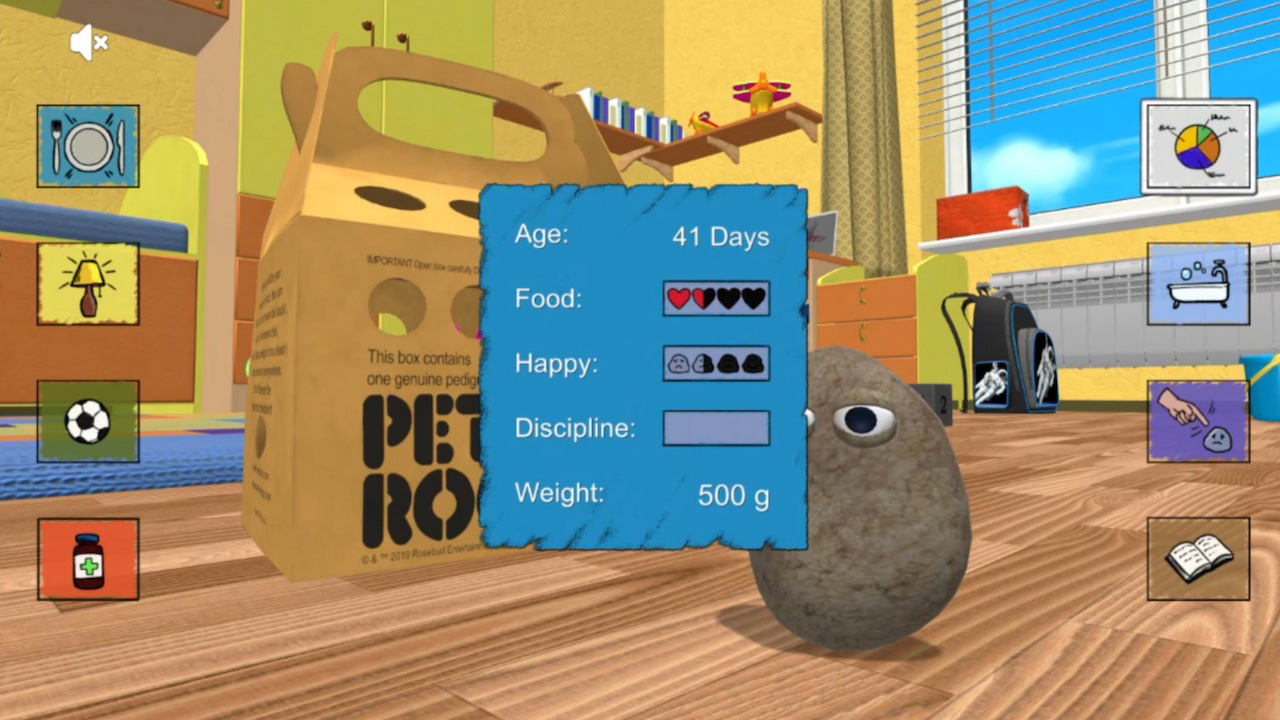The image size is (1280, 720).
Task: Click the '41 Days' age value
Action: coord(721,236)
